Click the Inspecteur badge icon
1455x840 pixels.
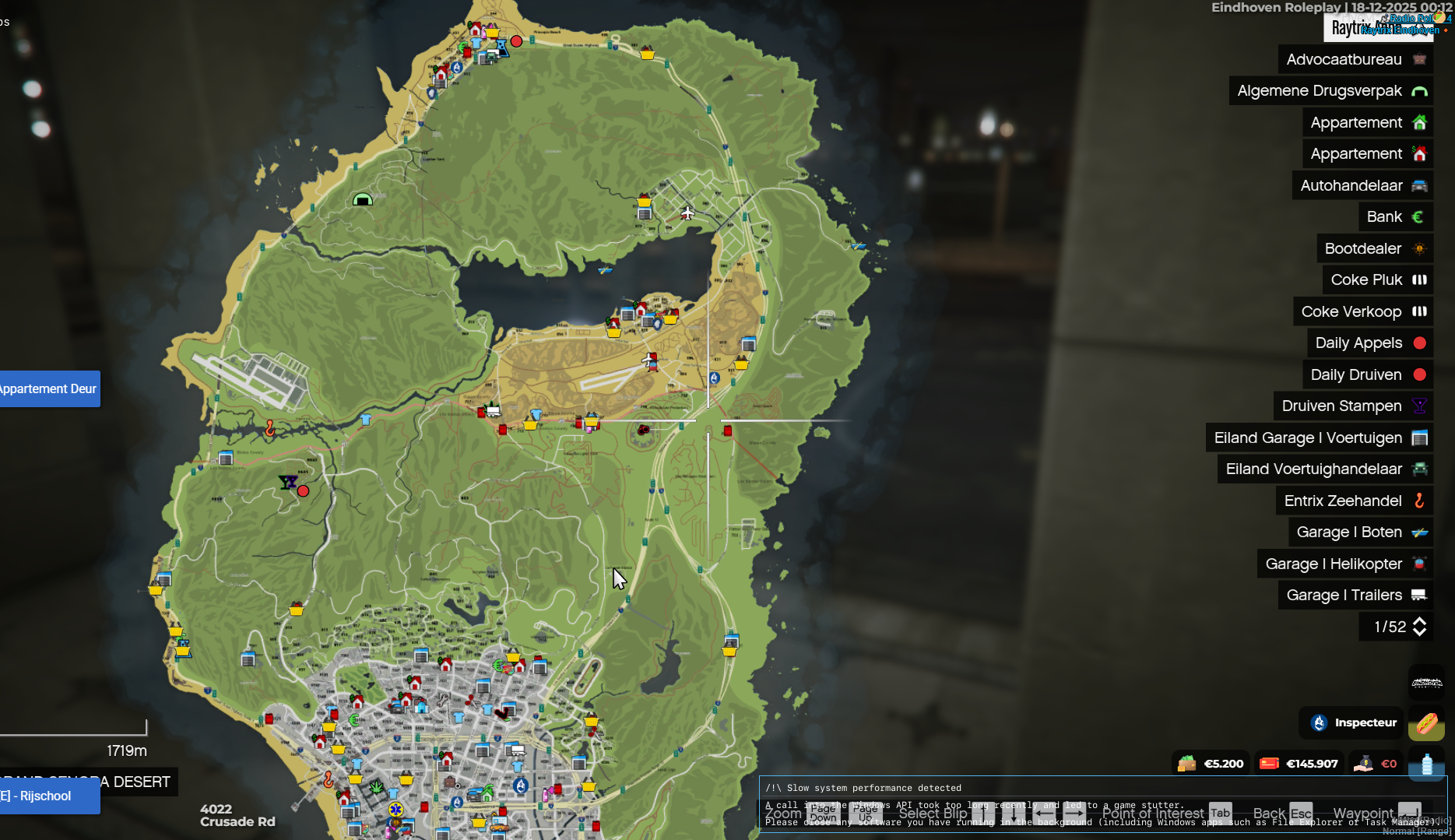point(1318,723)
